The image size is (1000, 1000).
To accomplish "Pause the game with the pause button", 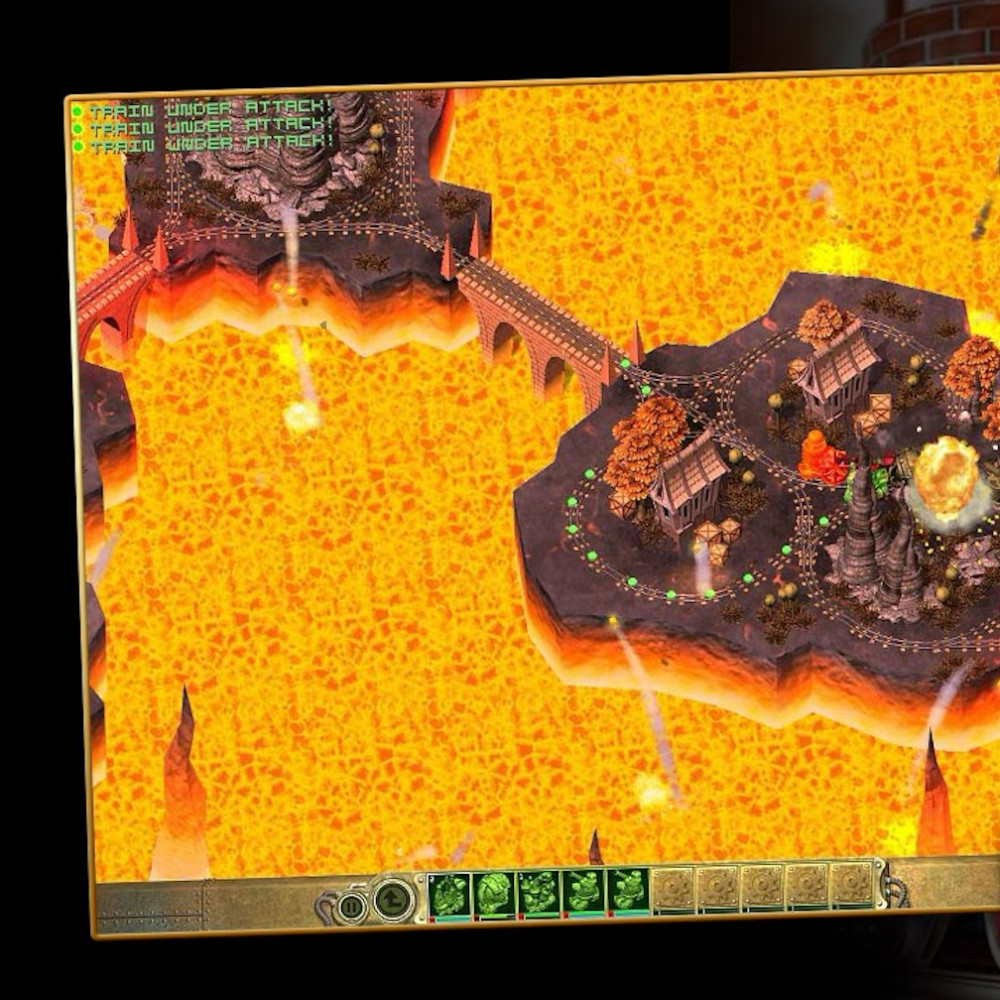I will tap(351, 907).
